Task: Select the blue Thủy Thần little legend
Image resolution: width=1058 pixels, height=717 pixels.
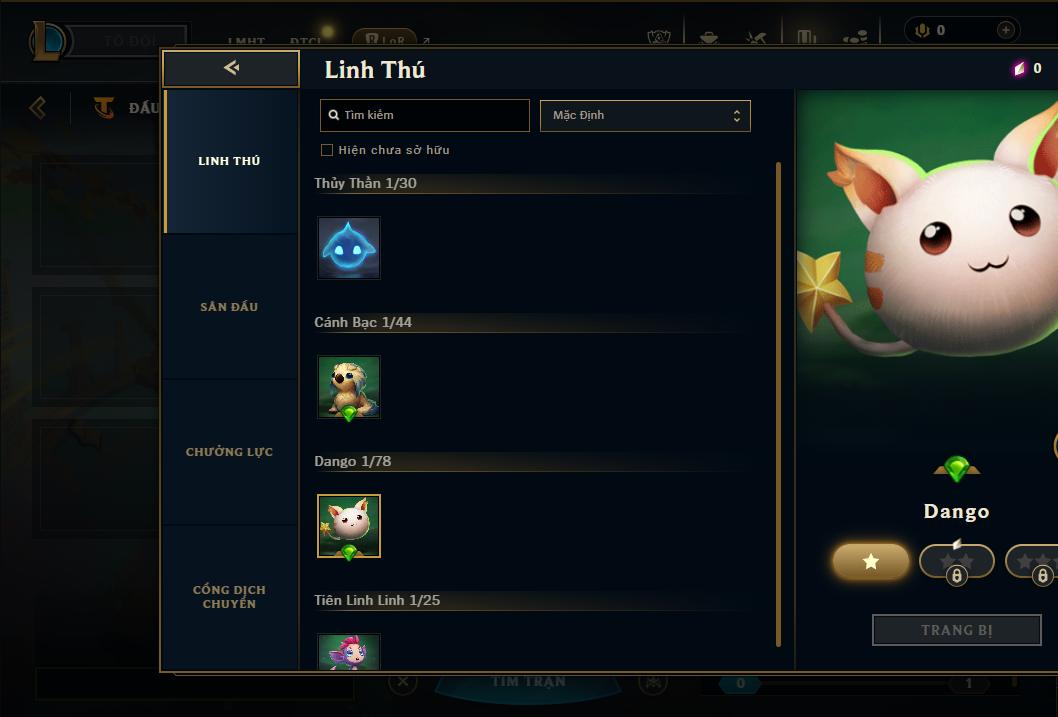Action: pos(349,247)
